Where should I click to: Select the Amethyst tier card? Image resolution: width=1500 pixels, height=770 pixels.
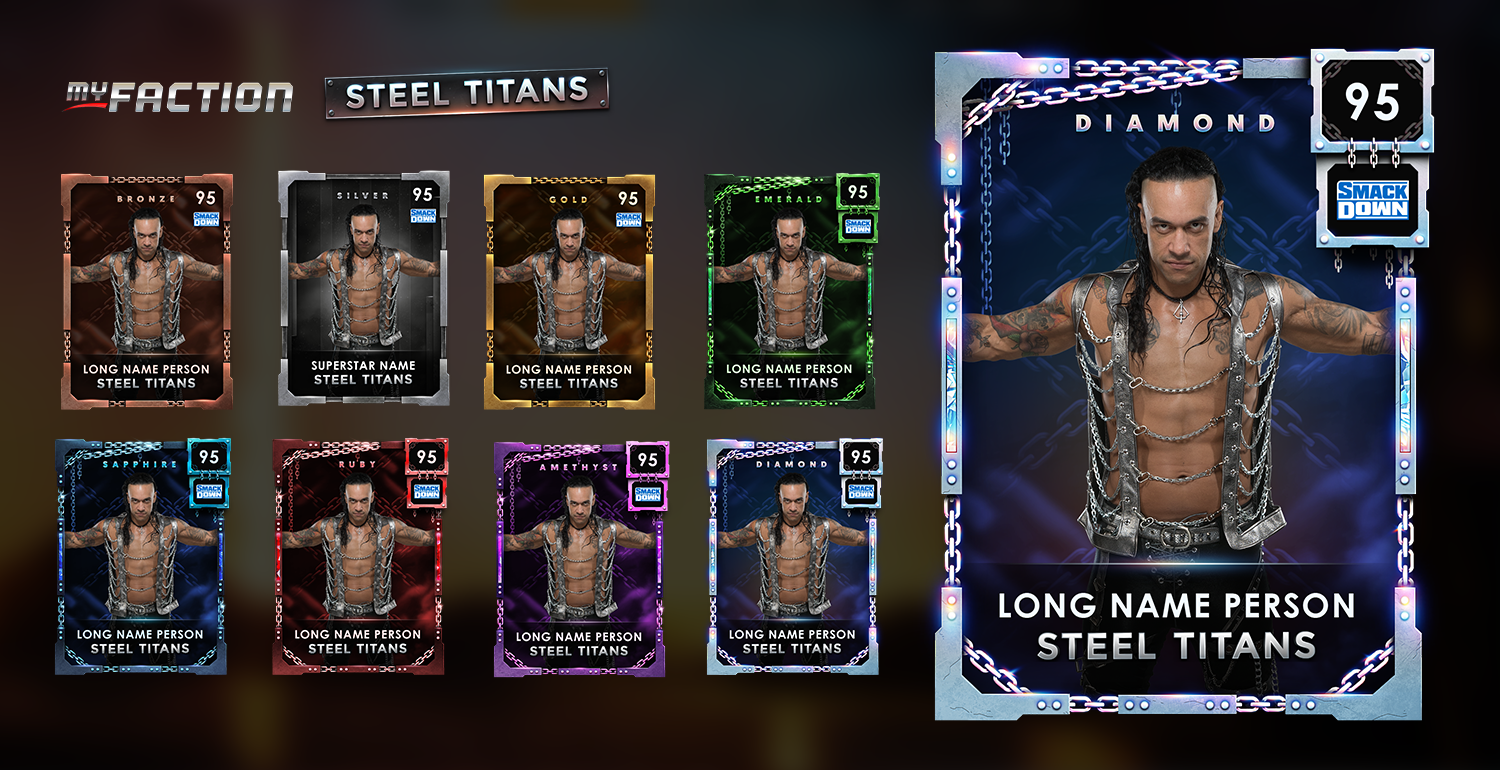(x=580, y=558)
